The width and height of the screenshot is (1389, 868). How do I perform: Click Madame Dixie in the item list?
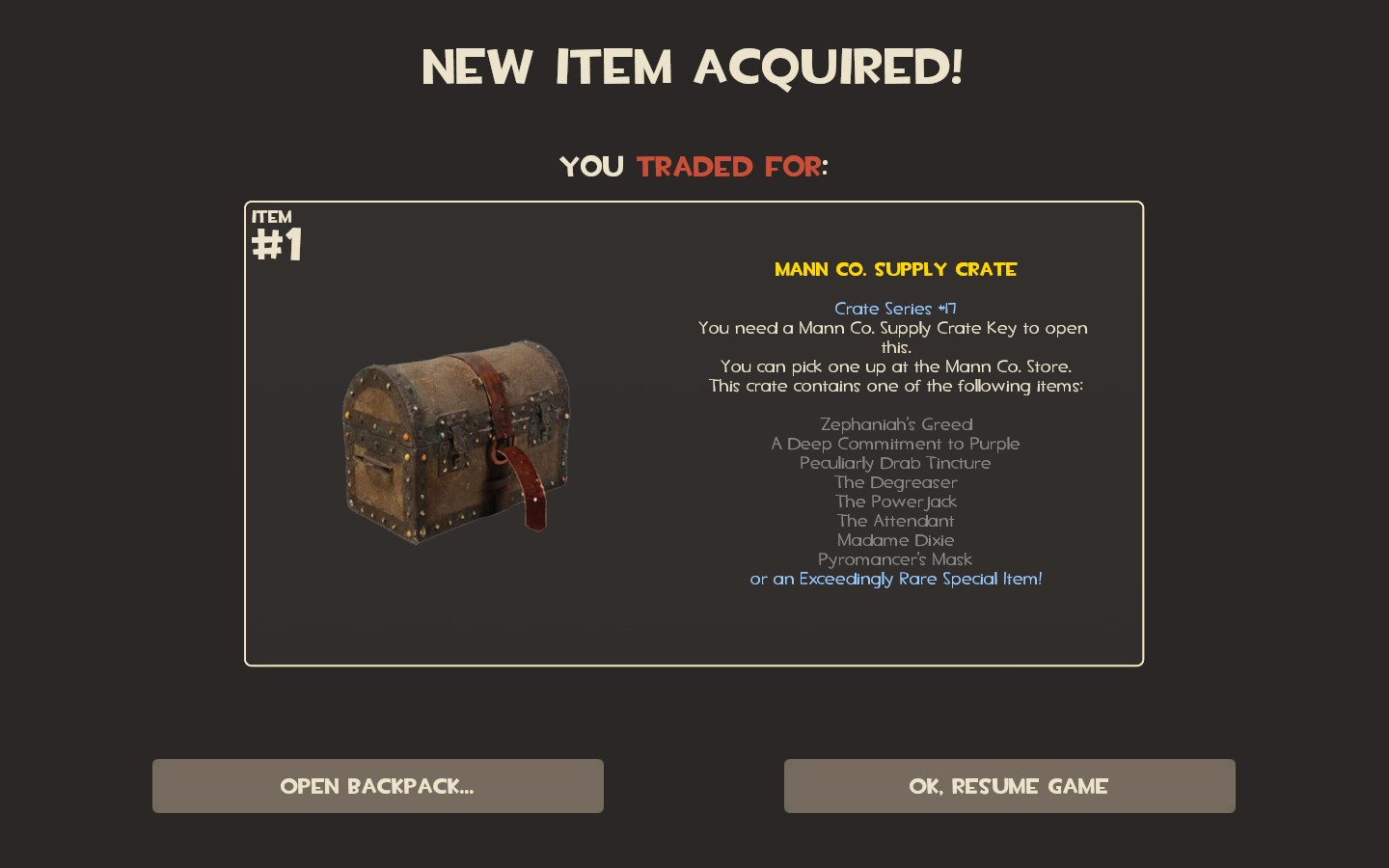pyautogui.click(x=895, y=540)
